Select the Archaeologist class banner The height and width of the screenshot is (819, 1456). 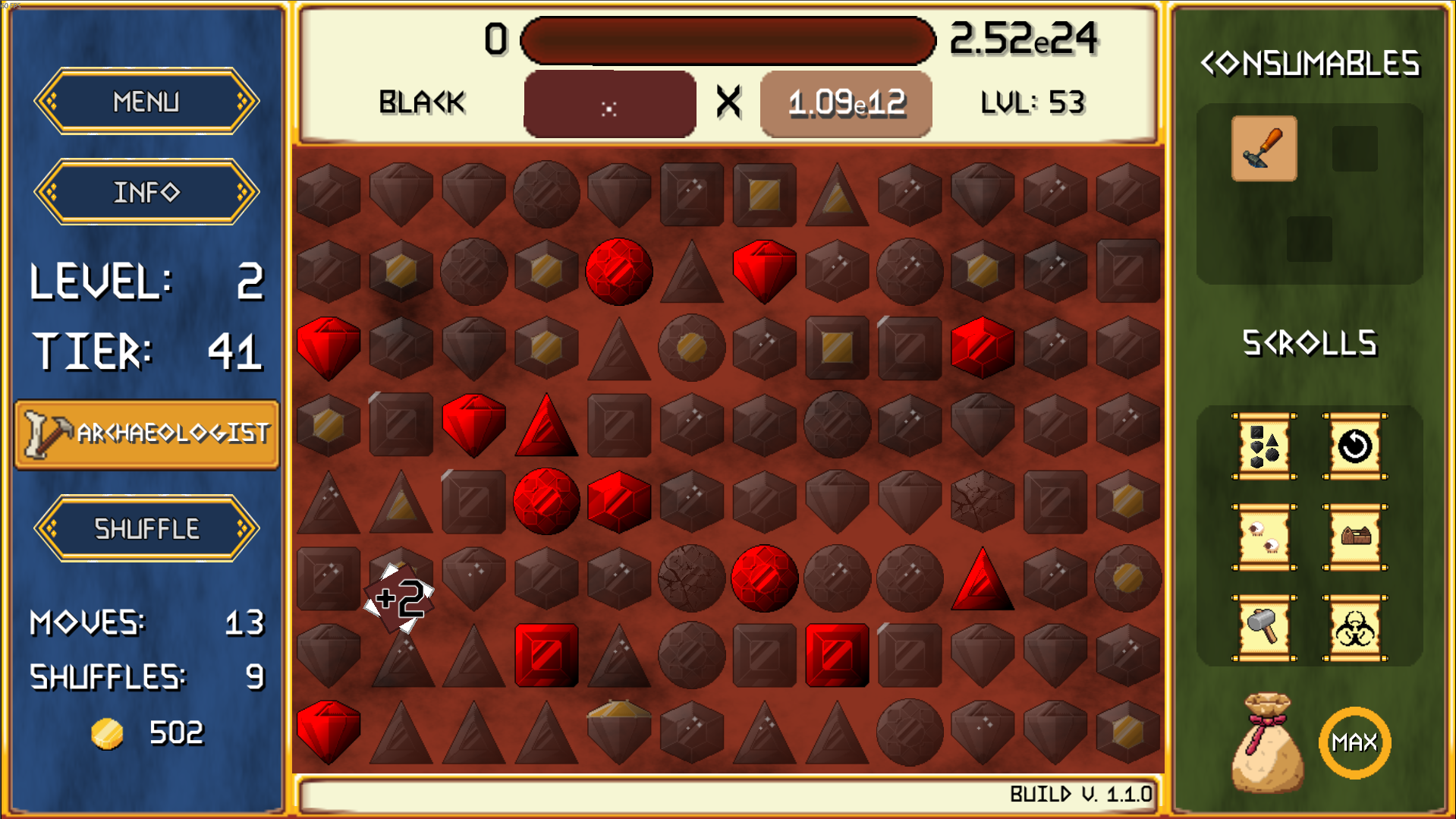(x=146, y=433)
